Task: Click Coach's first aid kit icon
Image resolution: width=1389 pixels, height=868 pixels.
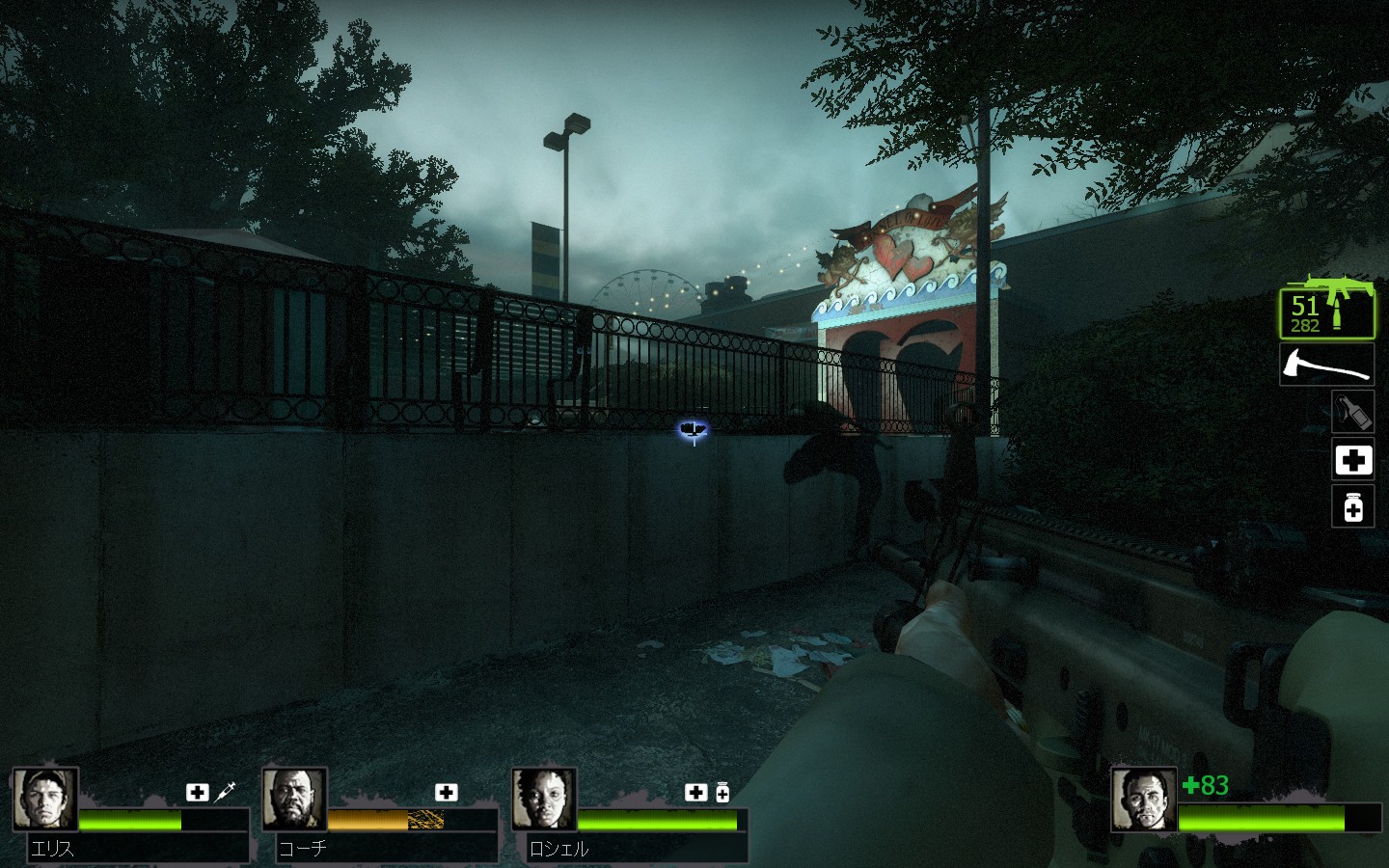Action: 446,792
